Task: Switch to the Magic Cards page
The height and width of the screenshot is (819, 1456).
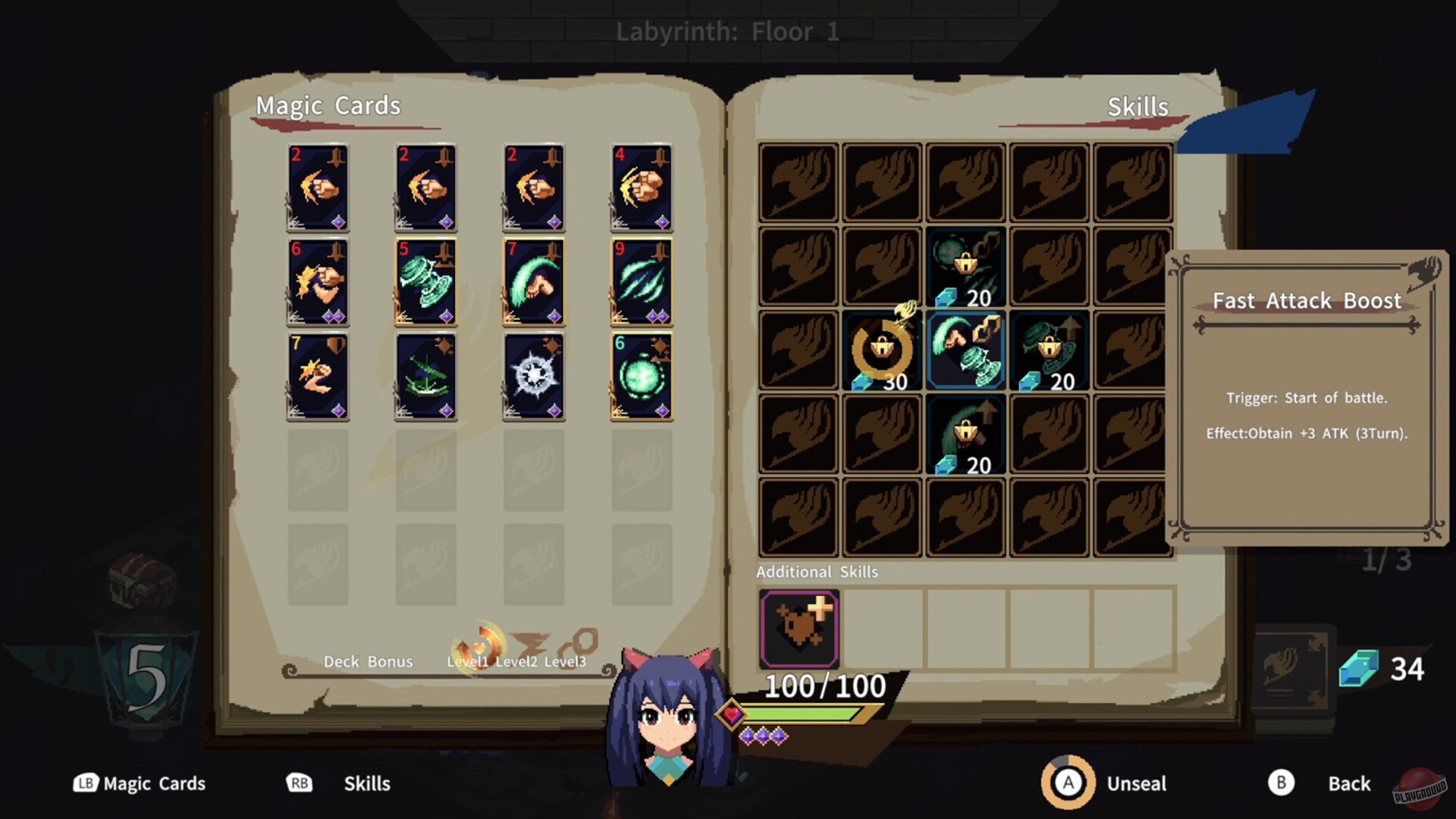Action: tap(140, 783)
